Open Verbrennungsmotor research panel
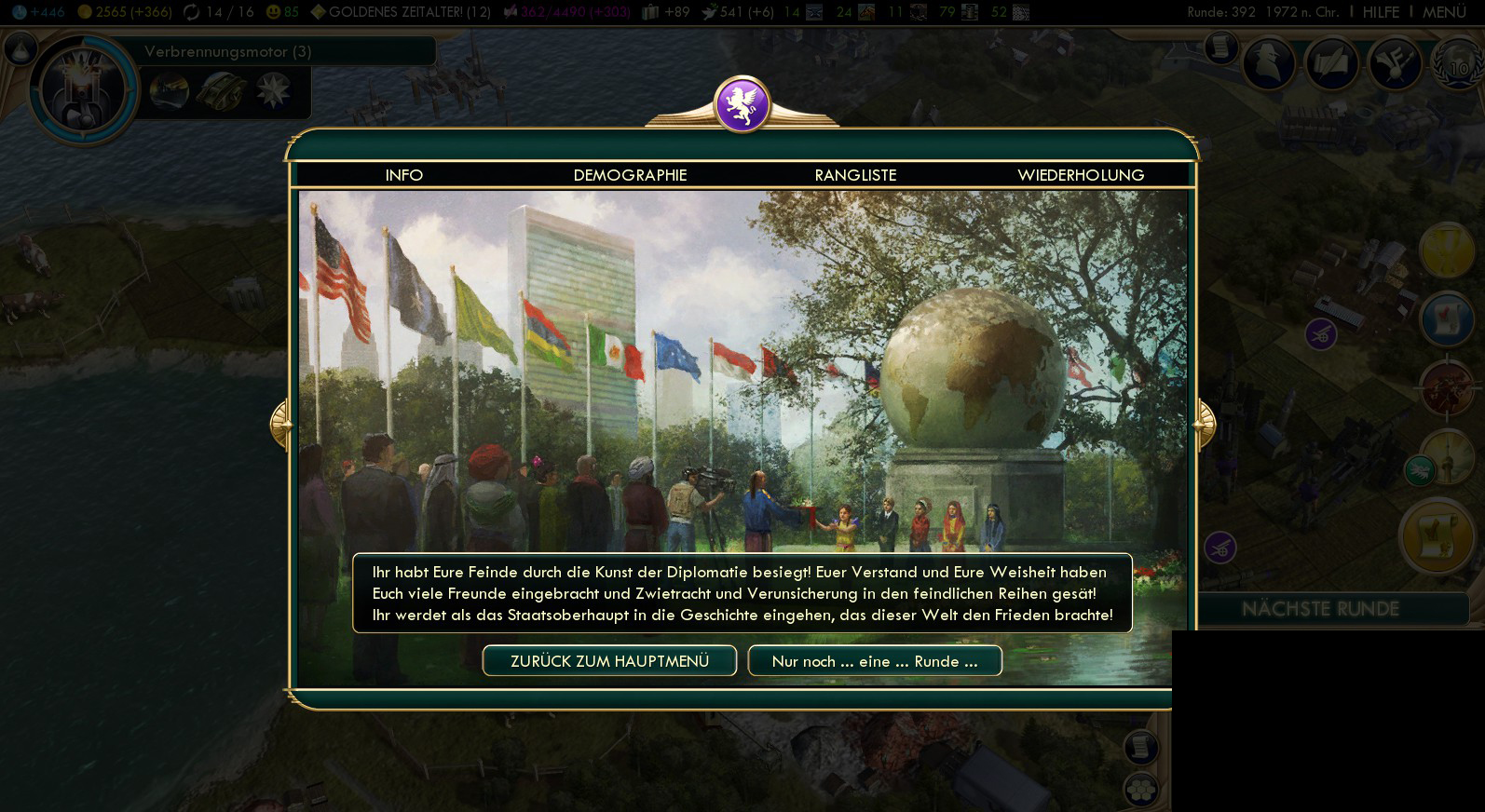 coord(227,52)
